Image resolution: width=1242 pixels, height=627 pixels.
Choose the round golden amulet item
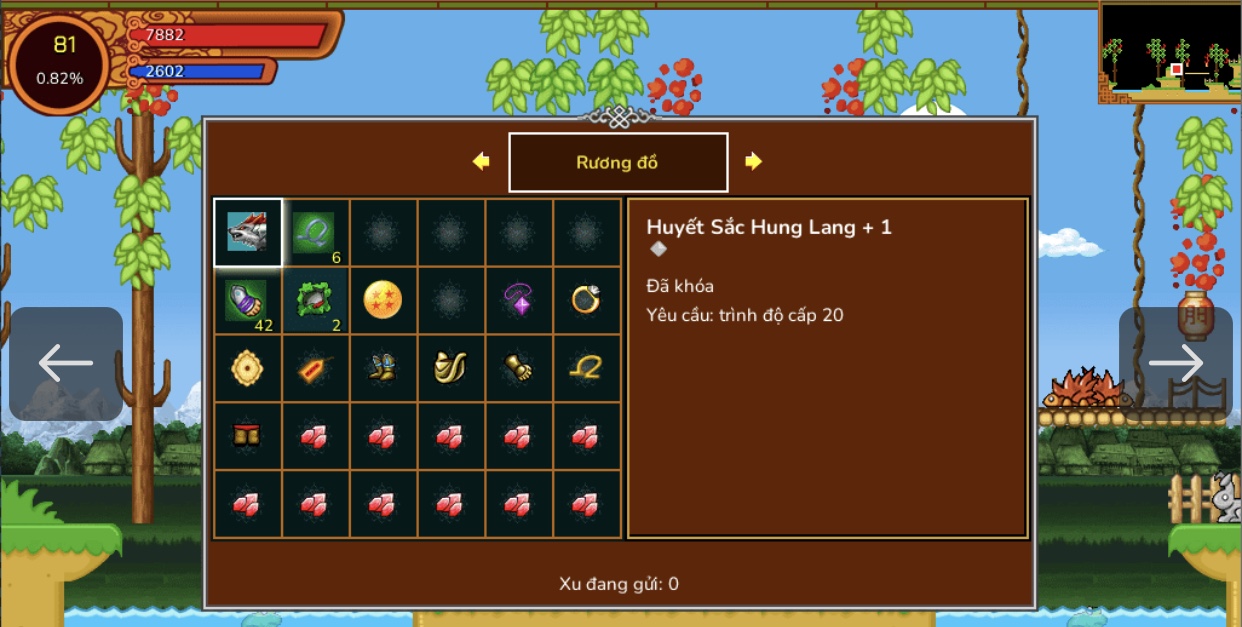(x=248, y=368)
